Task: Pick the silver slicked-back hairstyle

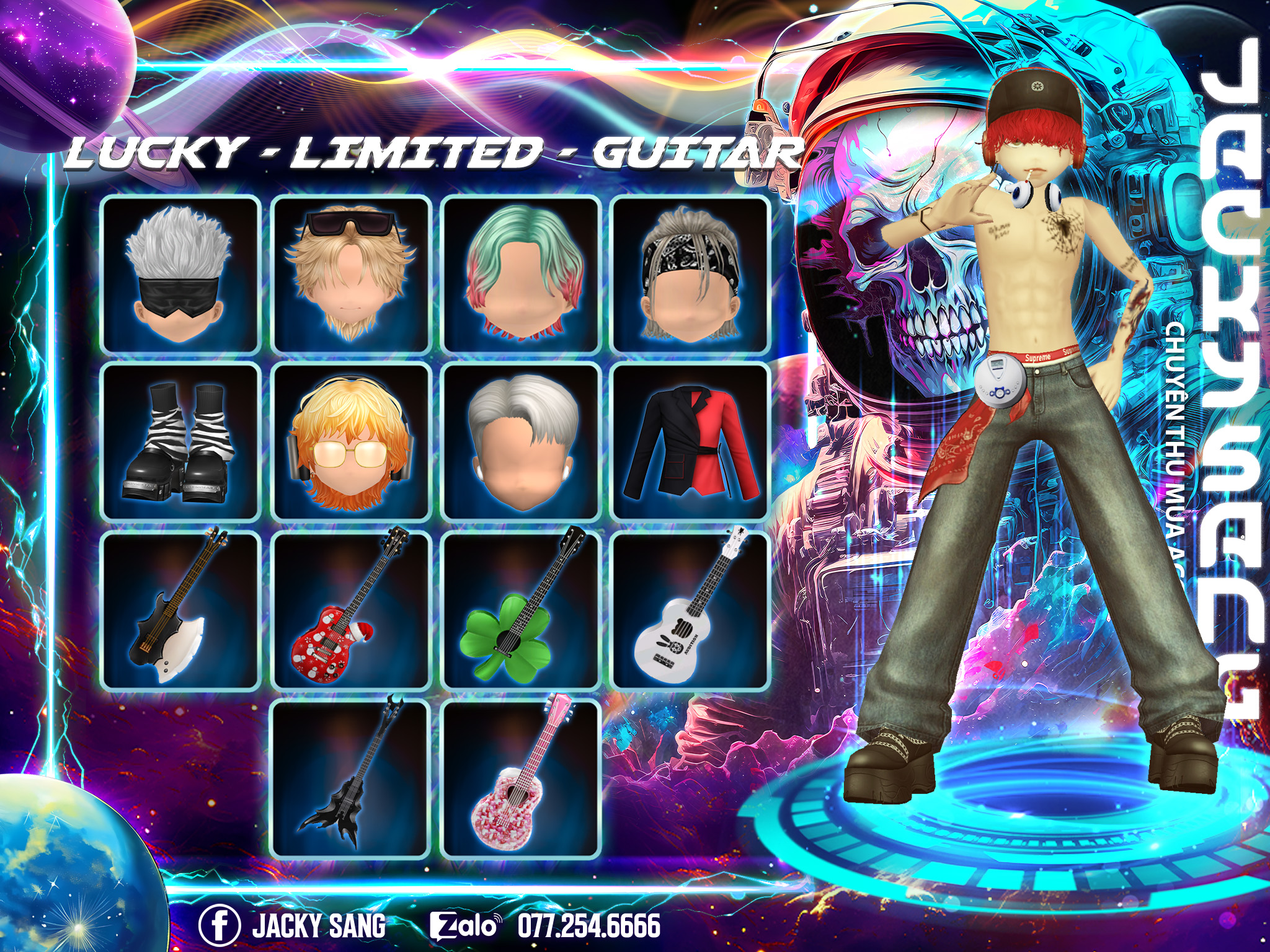Action: [521, 442]
